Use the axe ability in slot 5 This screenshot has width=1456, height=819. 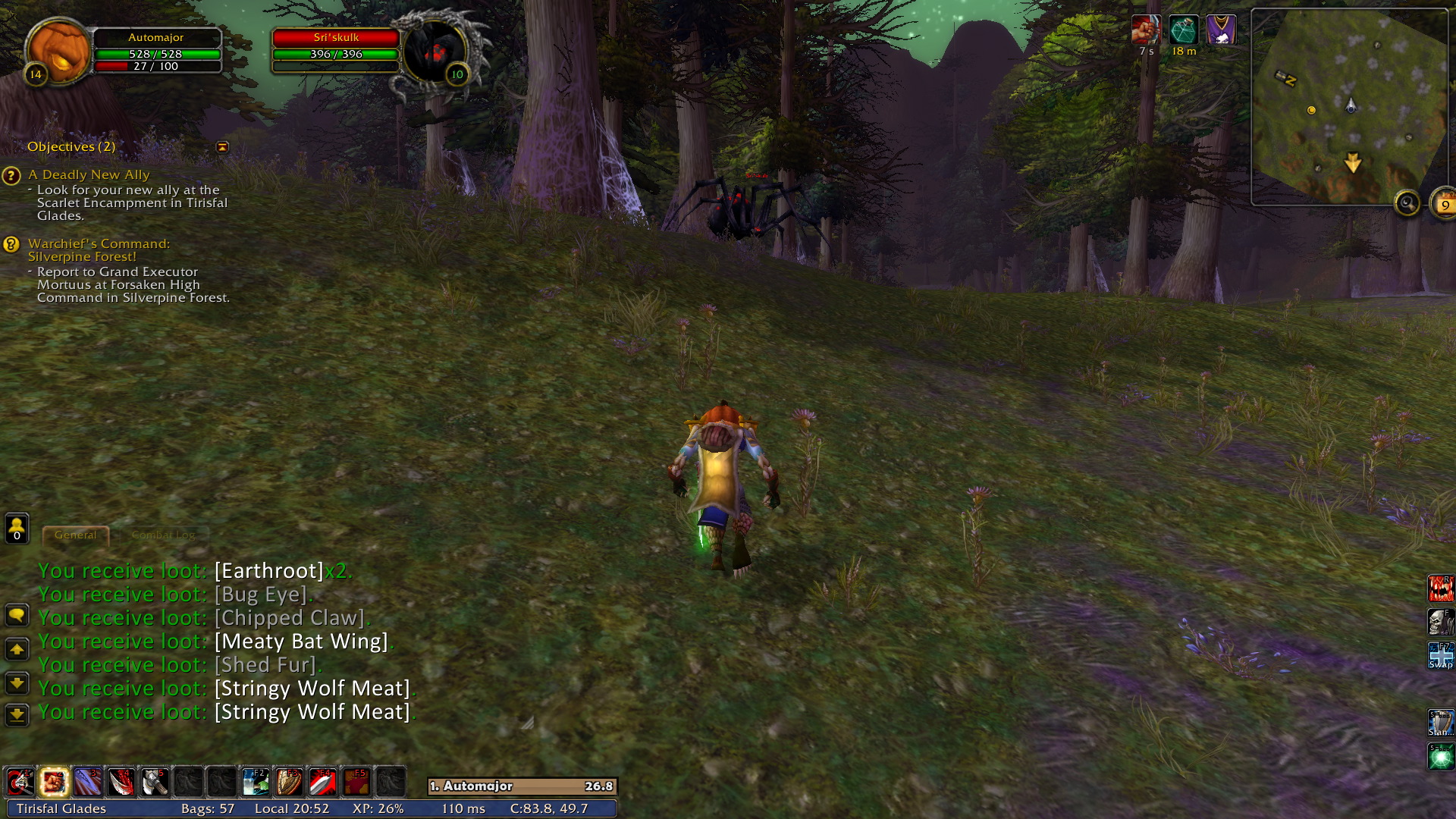[x=155, y=782]
